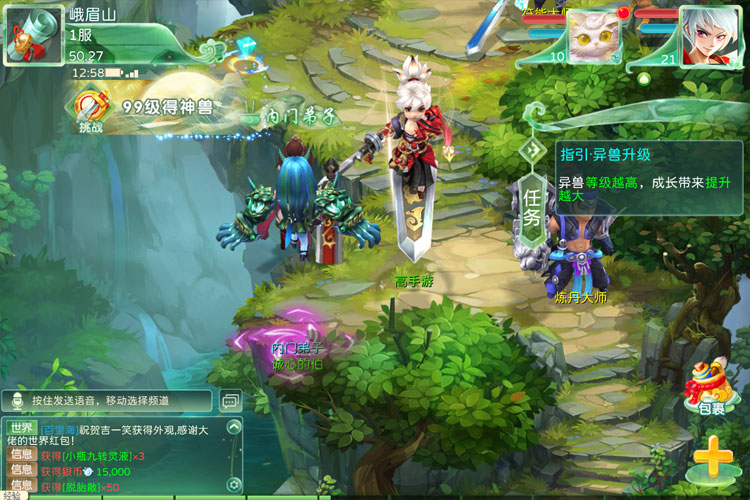The width and height of the screenshot is (750, 500).
Task: Open the chat window speech bubble button
Action: tap(230, 401)
